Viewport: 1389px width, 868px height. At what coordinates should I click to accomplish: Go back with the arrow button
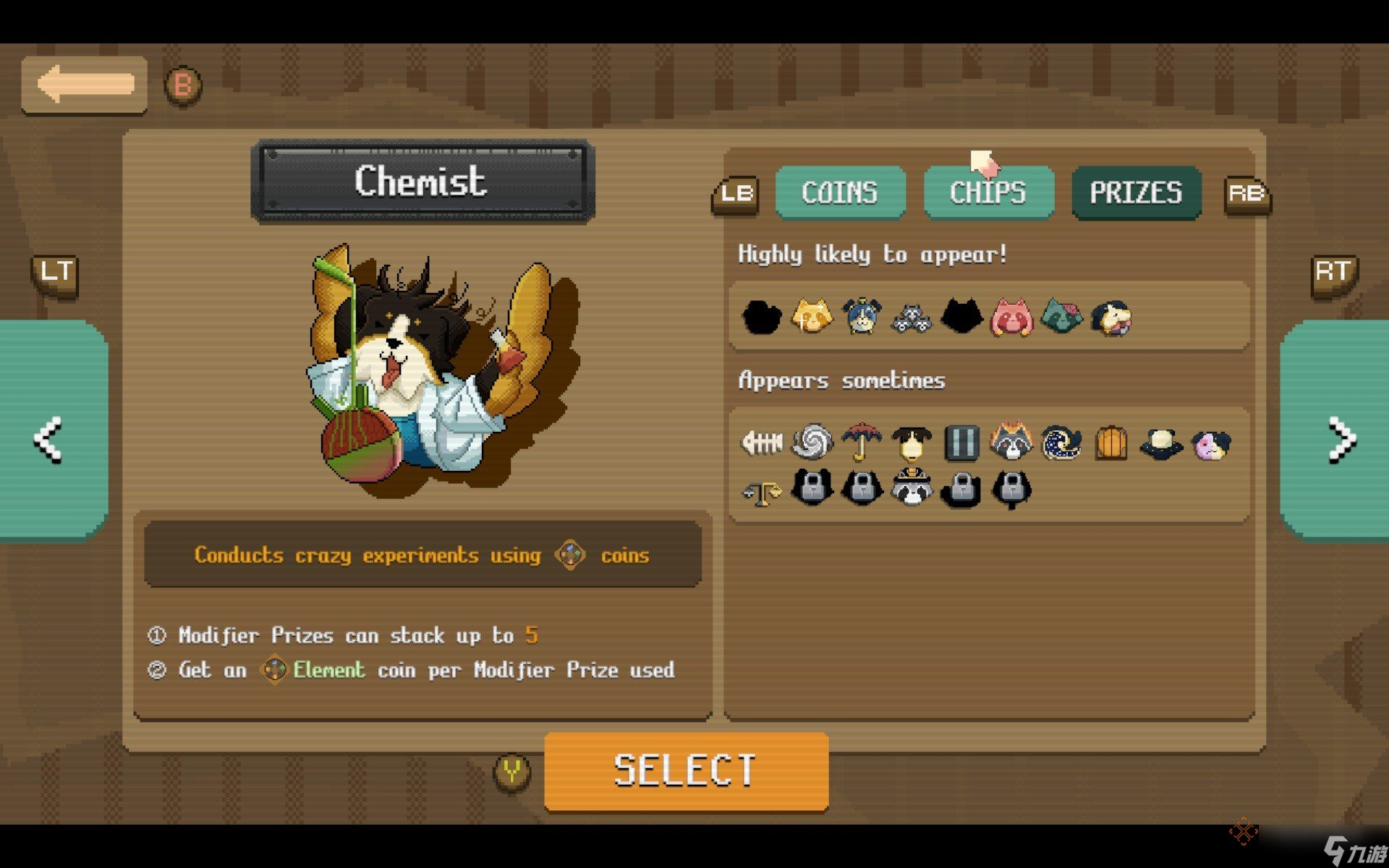[85, 85]
